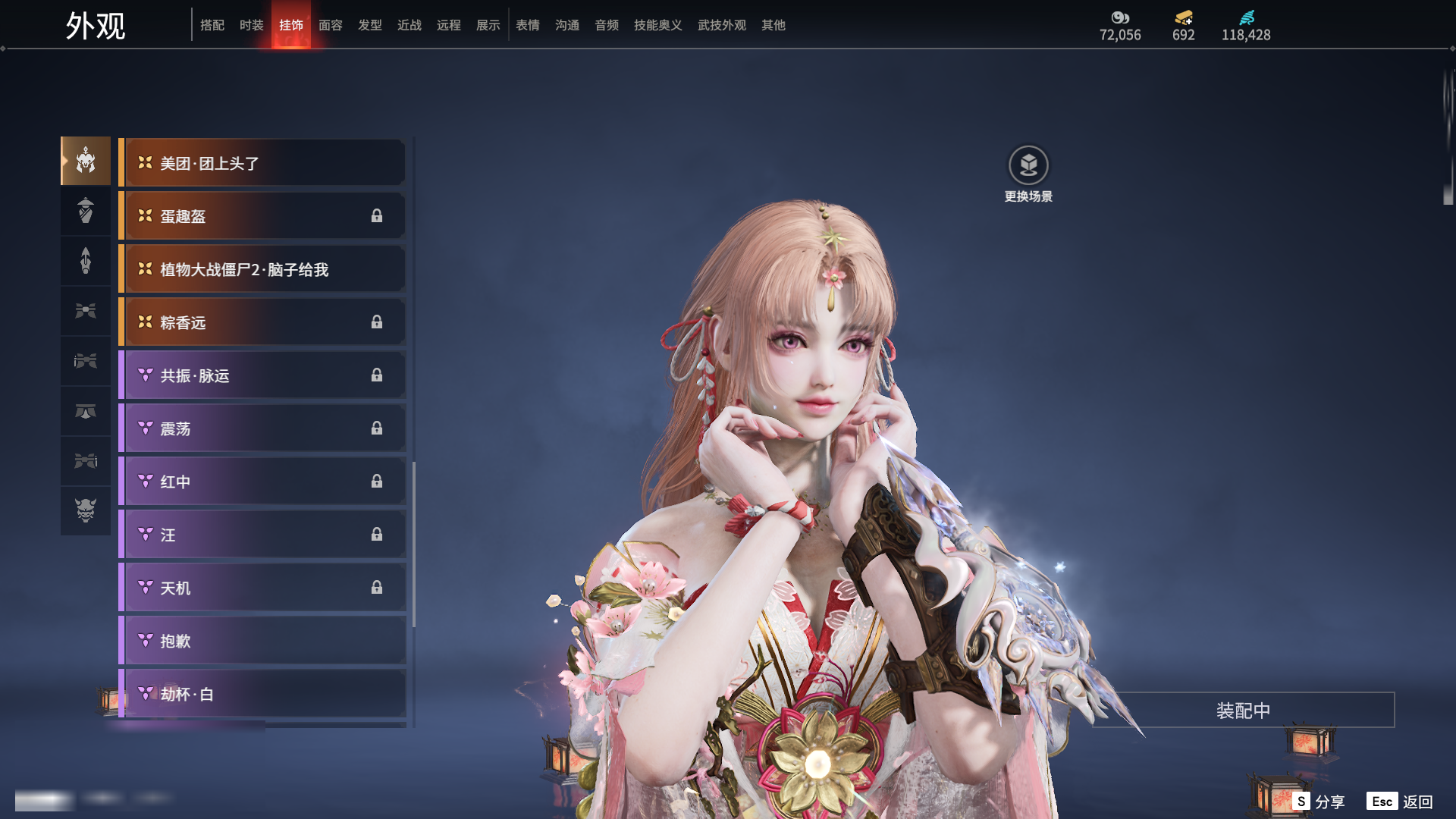Choose the 共振·脉运 accessory
Viewport: 1456px width, 819px height.
(262, 375)
